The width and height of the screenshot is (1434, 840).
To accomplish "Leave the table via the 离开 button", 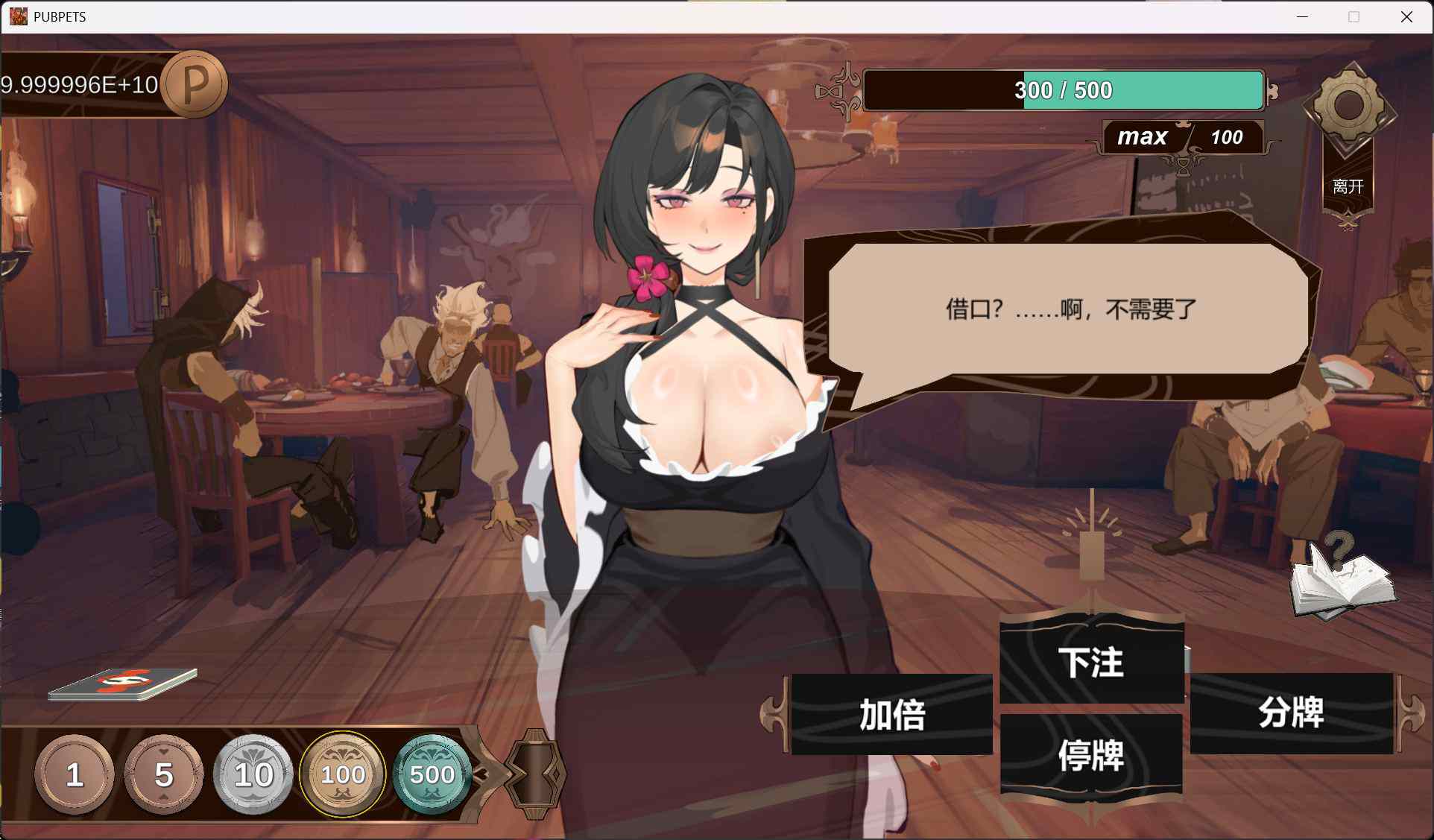I will [x=1348, y=186].
